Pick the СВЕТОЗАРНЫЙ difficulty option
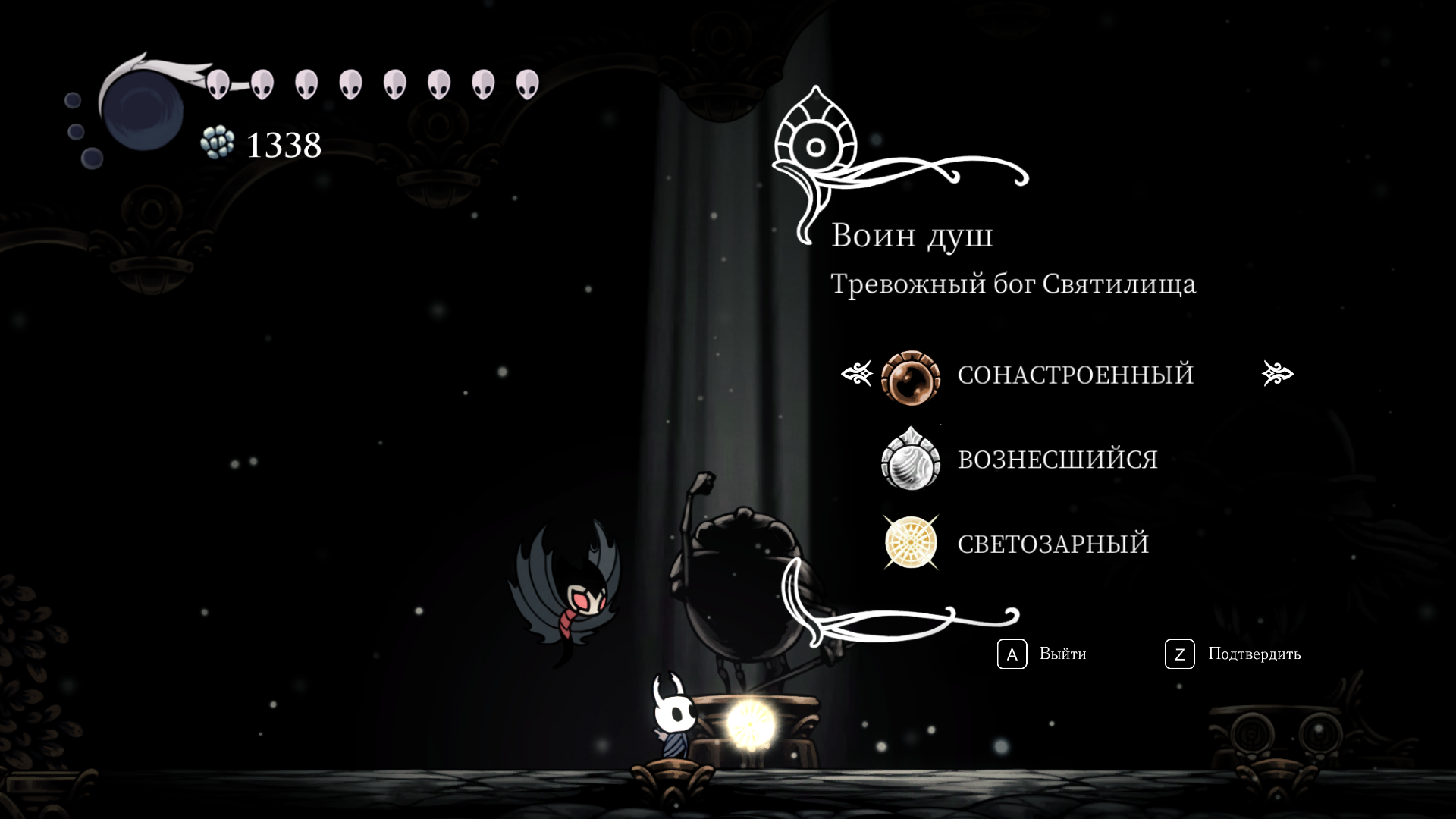Viewport: 1456px width, 819px height. (x=1053, y=544)
